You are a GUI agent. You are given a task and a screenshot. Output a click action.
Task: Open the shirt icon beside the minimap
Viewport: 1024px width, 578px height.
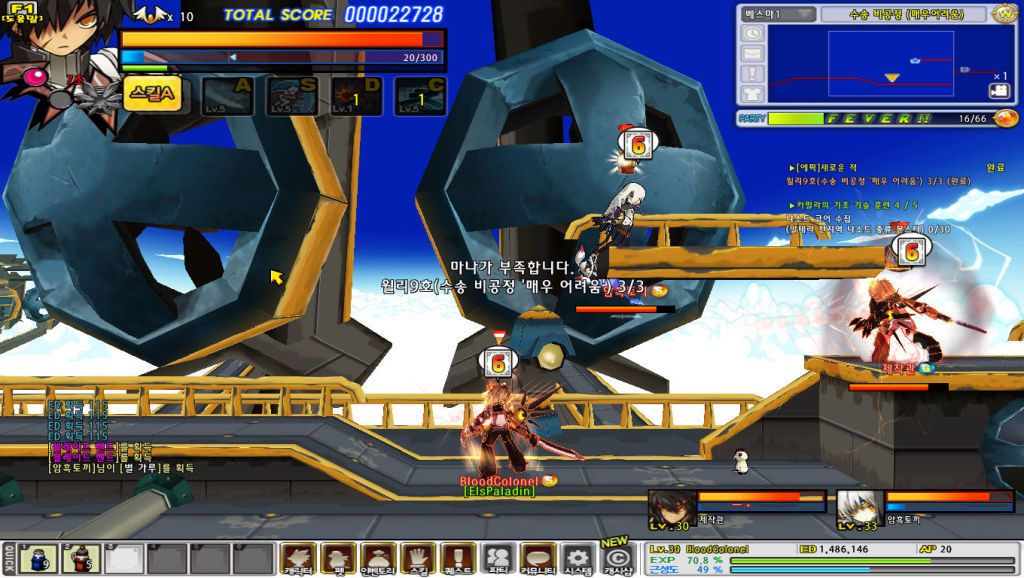[752, 93]
